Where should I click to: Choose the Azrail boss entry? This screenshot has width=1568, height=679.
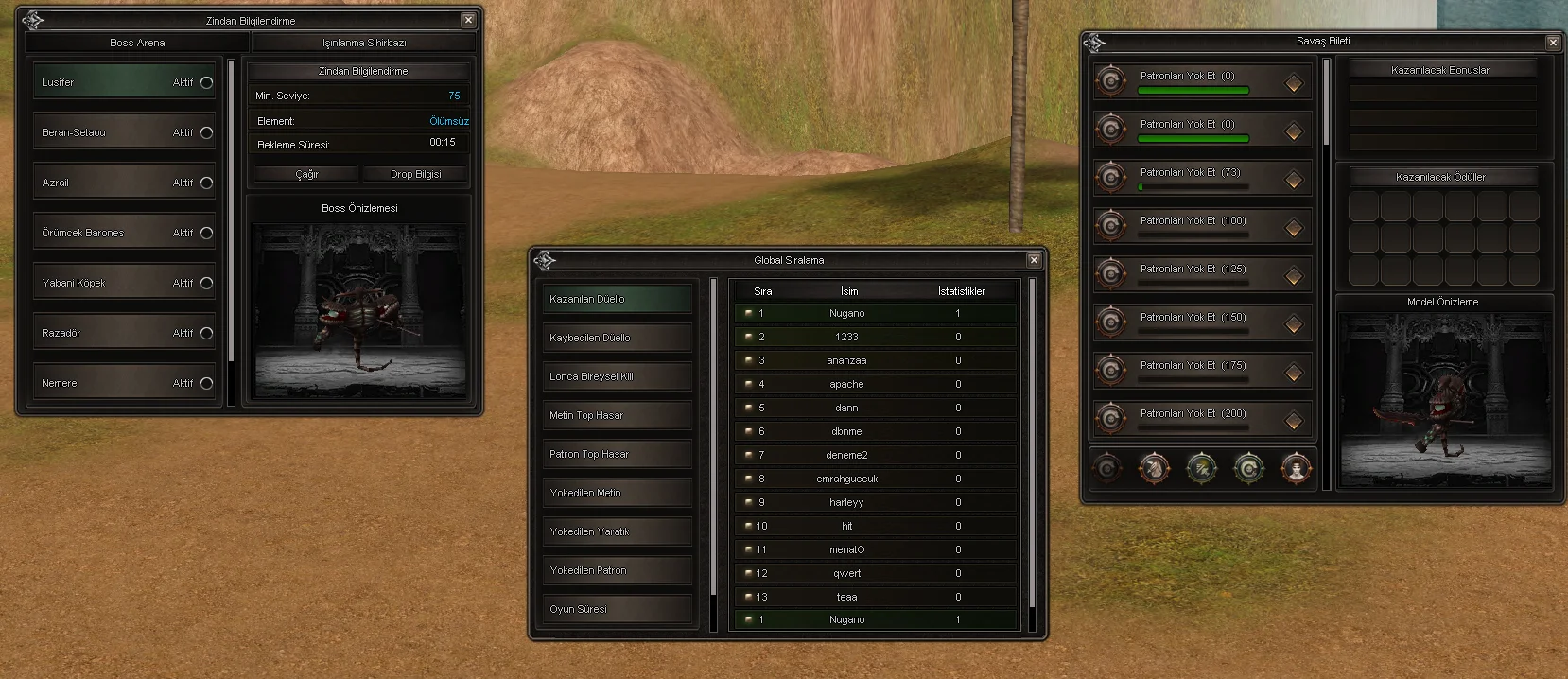point(124,183)
